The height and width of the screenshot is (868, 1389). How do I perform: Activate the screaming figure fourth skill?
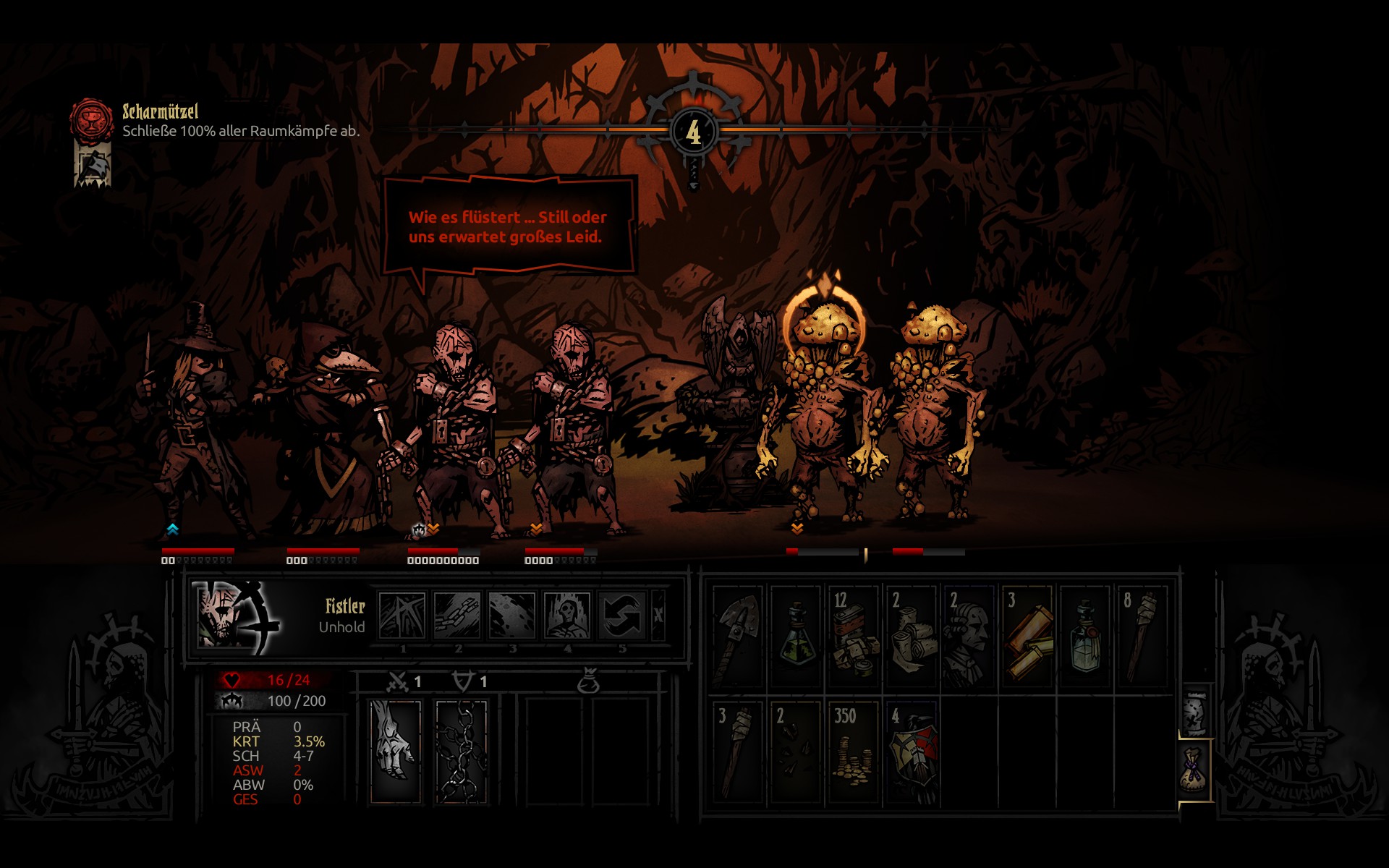pyautogui.click(x=567, y=616)
